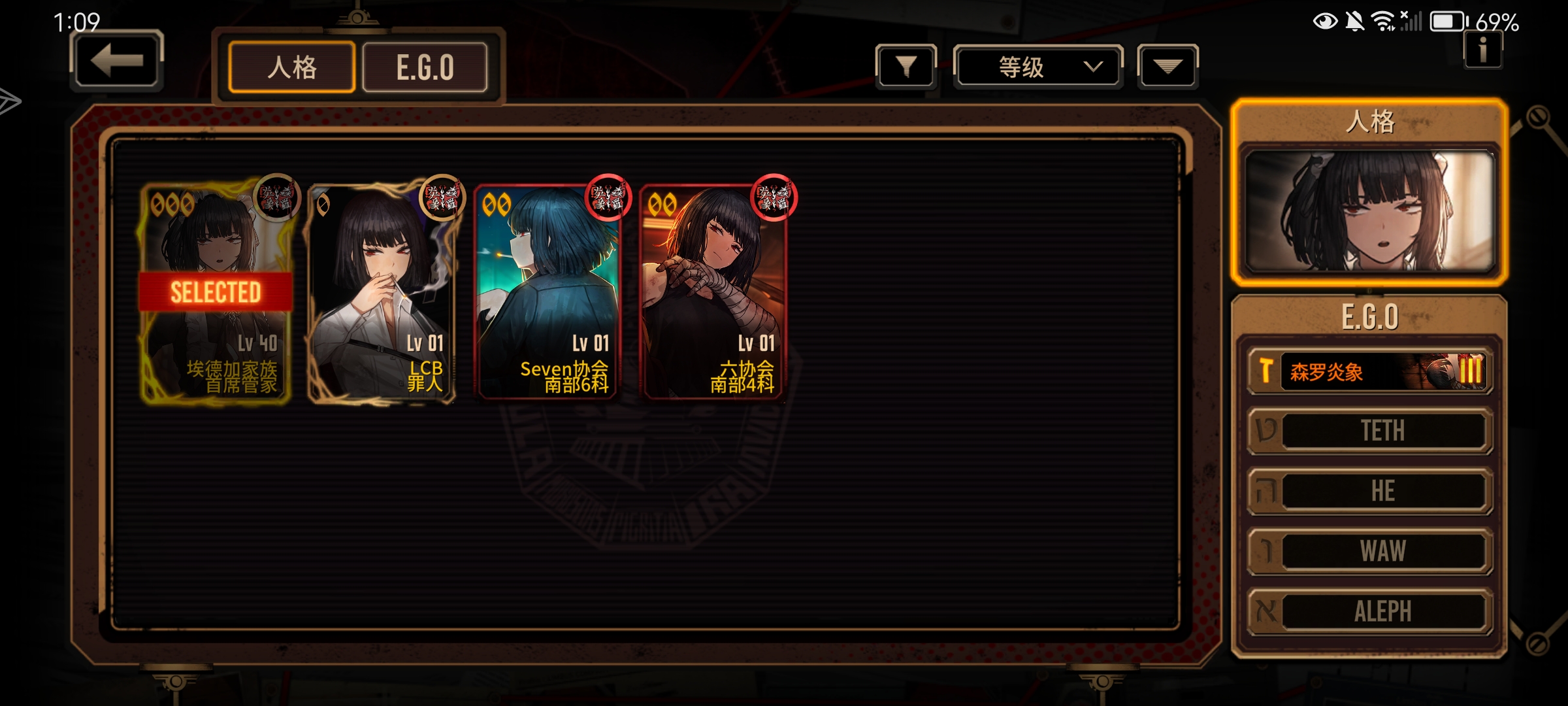
Task: Switch to the 人格 tab
Action: click(291, 67)
